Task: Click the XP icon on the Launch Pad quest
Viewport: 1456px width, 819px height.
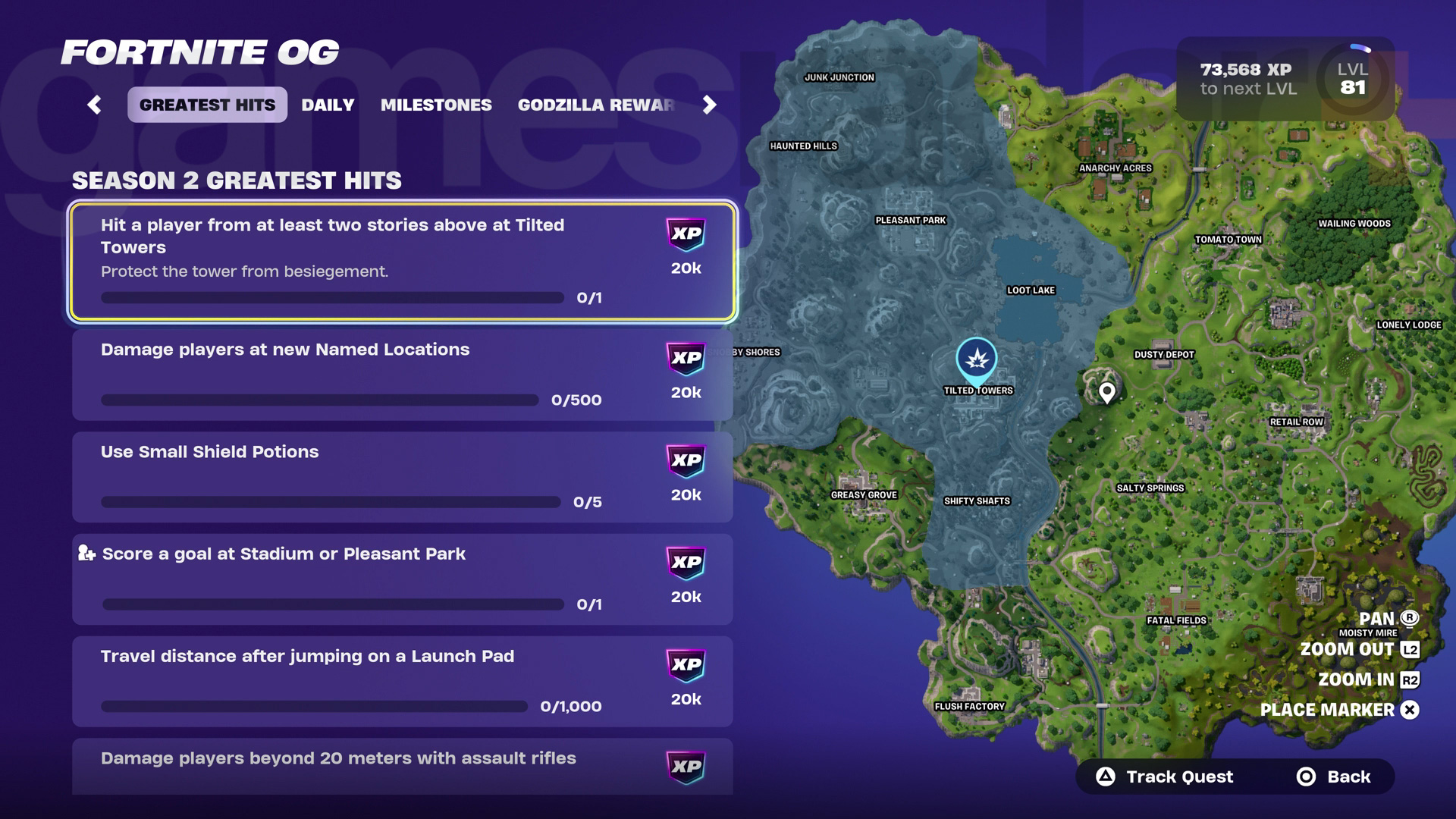Action: click(x=685, y=665)
